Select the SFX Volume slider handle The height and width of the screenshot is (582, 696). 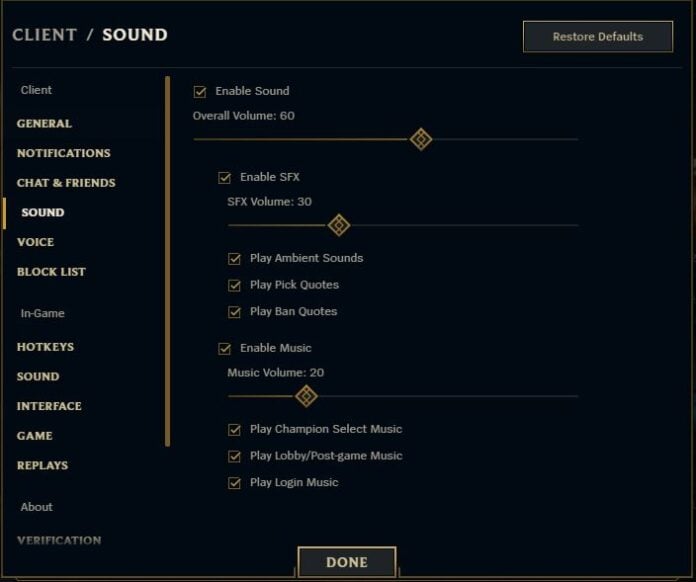point(339,225)
